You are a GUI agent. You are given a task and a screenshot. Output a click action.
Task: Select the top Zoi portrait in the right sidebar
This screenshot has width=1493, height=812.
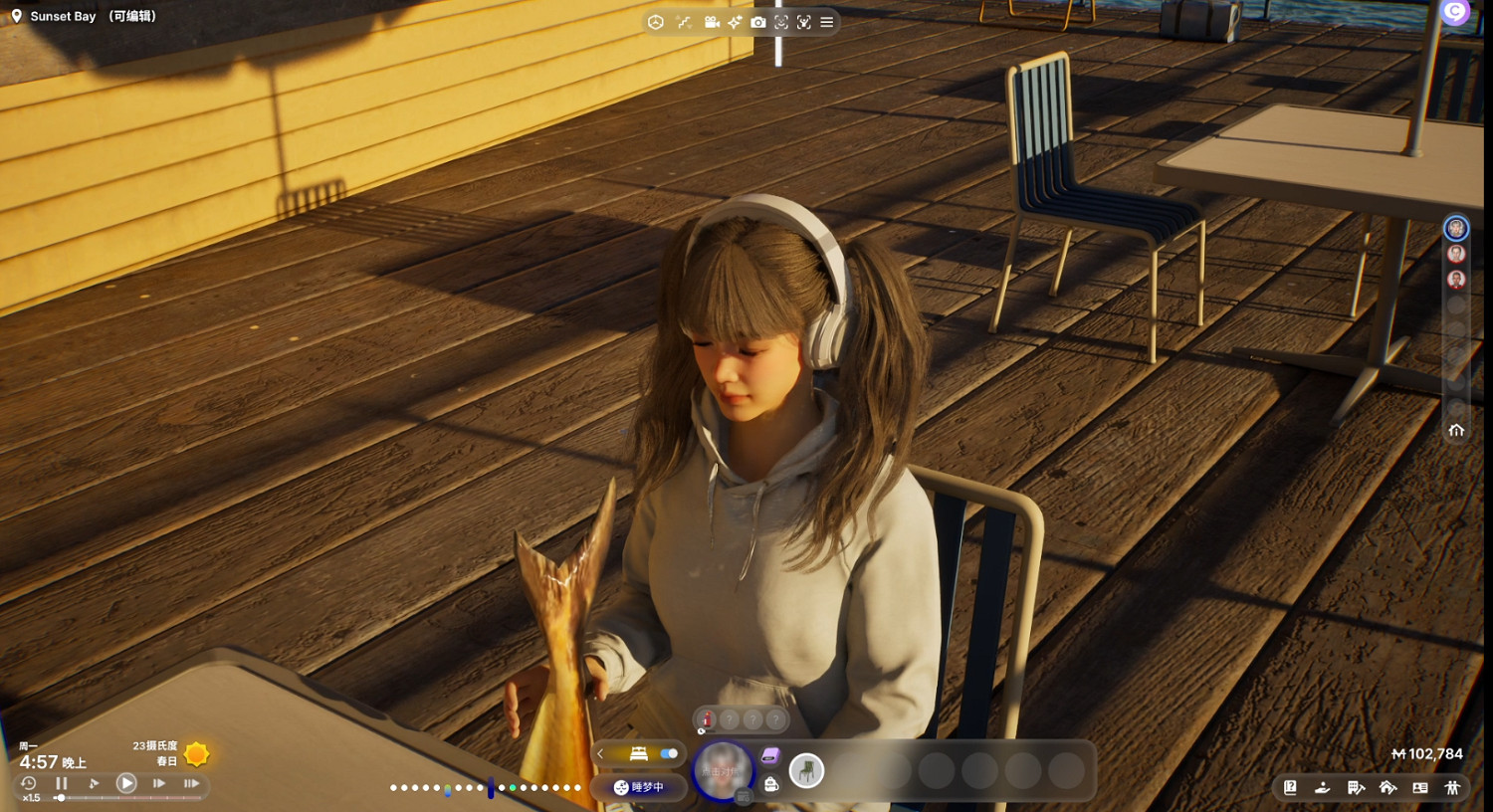pyautogui.click(x=1456, y=228)
